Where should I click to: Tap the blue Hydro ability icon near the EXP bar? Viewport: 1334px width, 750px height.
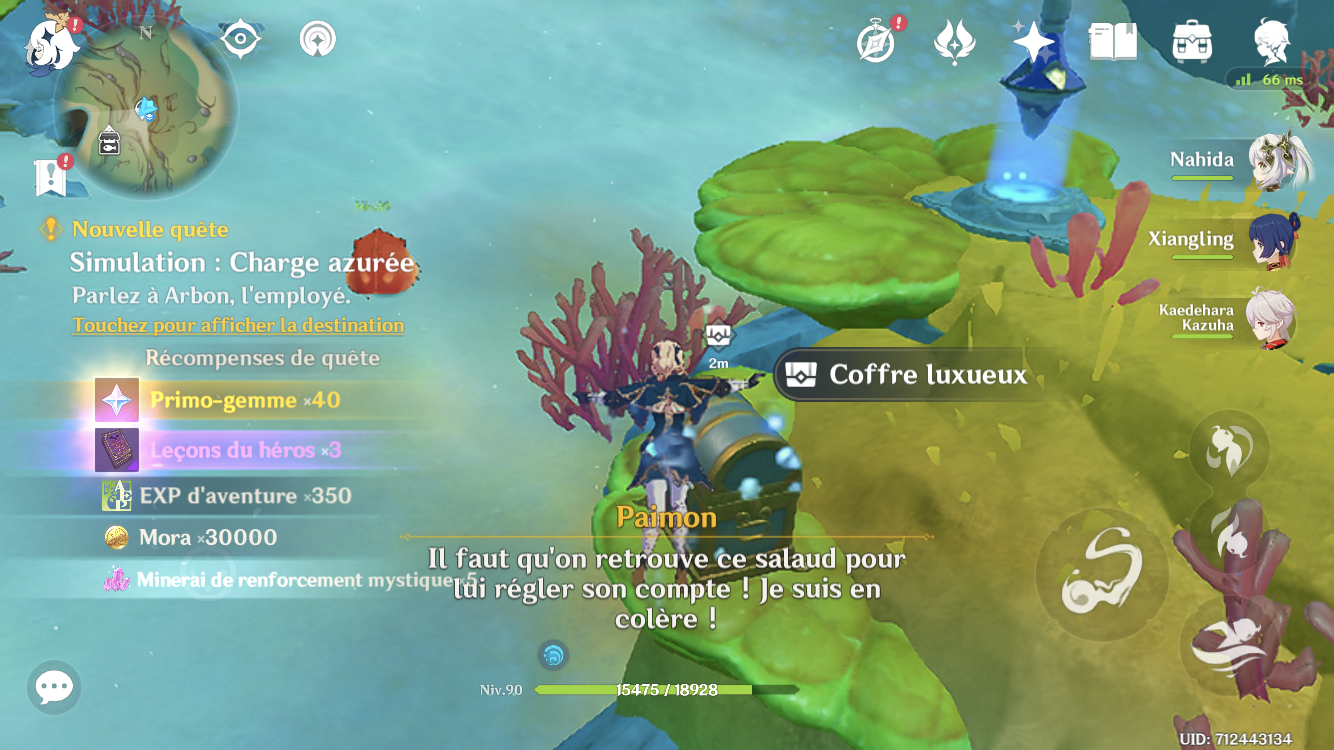[553, 656]
